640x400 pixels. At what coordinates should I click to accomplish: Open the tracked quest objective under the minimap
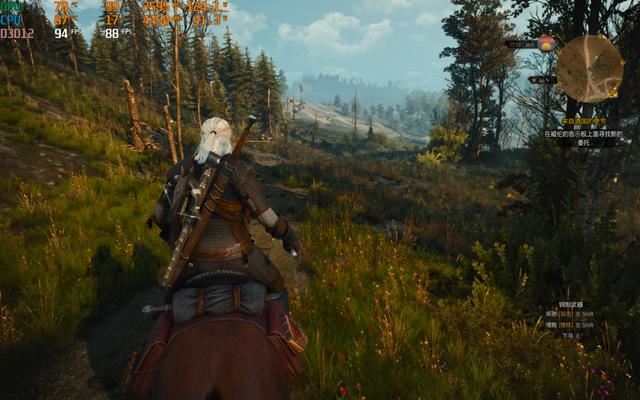point(583,133)
